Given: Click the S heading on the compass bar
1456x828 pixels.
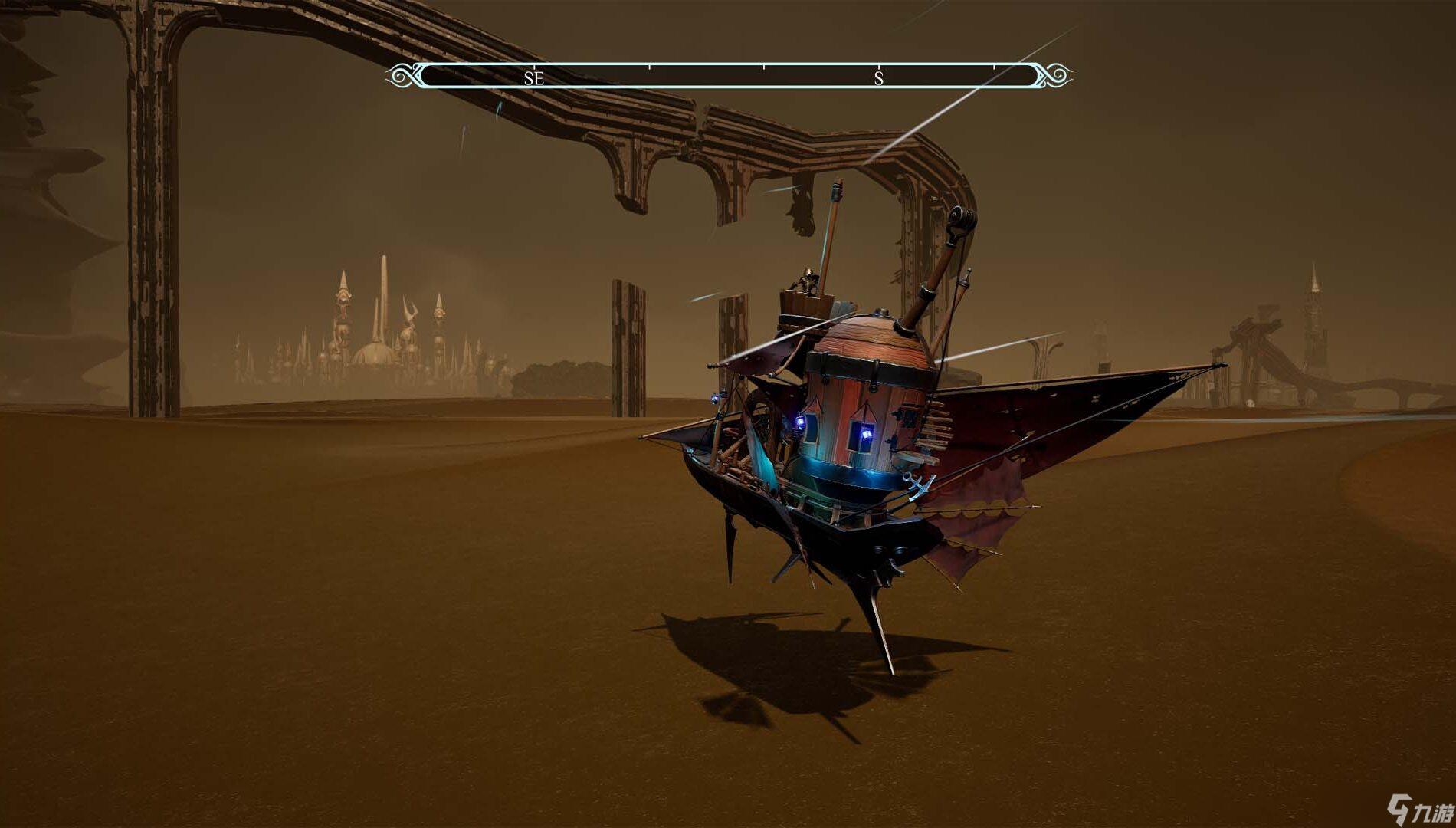Looking at the screenshot, I should (x=879, y=77).
